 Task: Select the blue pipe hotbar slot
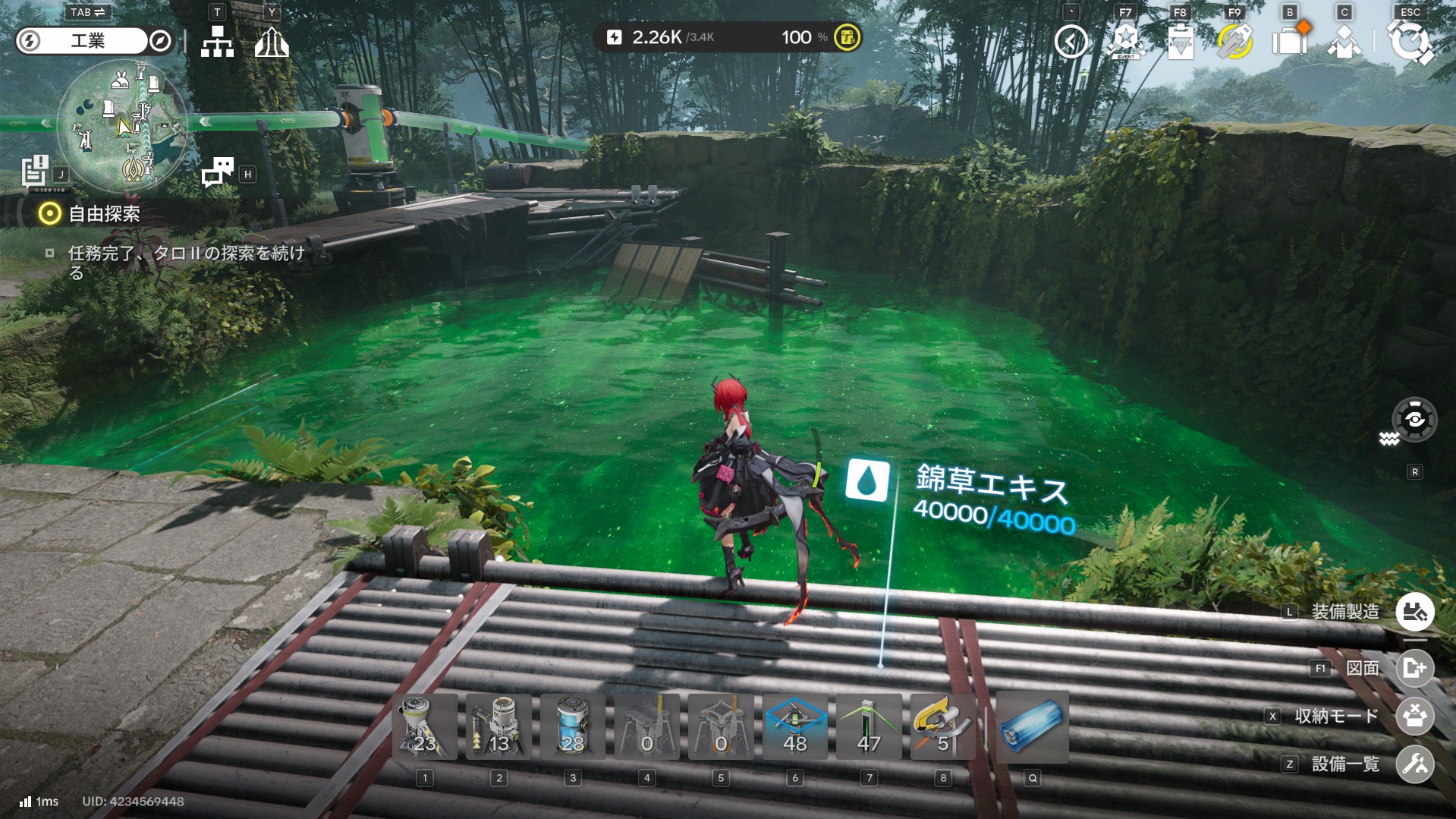(x=1032, y=727)
